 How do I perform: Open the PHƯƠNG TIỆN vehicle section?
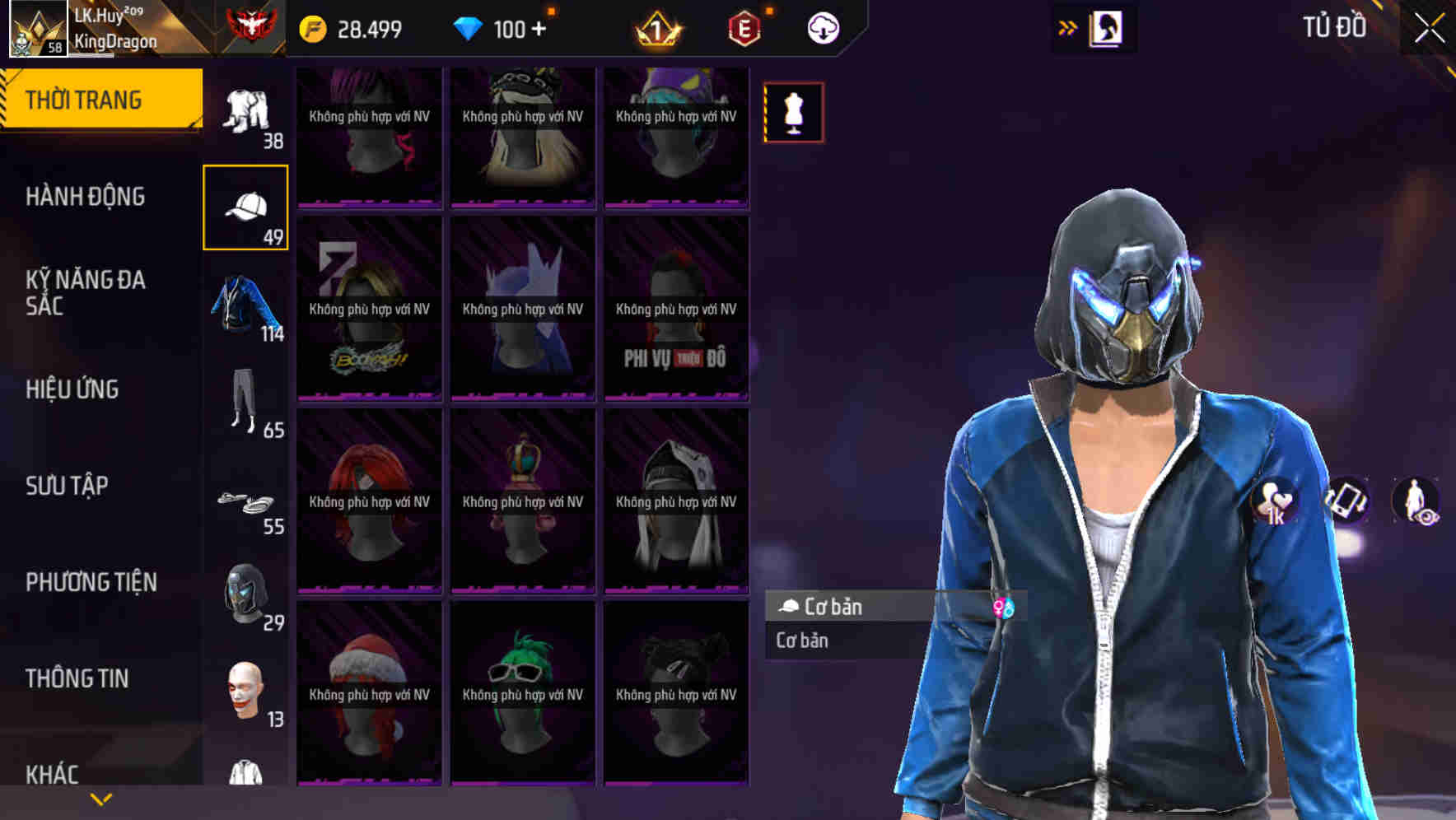(91, 582)
